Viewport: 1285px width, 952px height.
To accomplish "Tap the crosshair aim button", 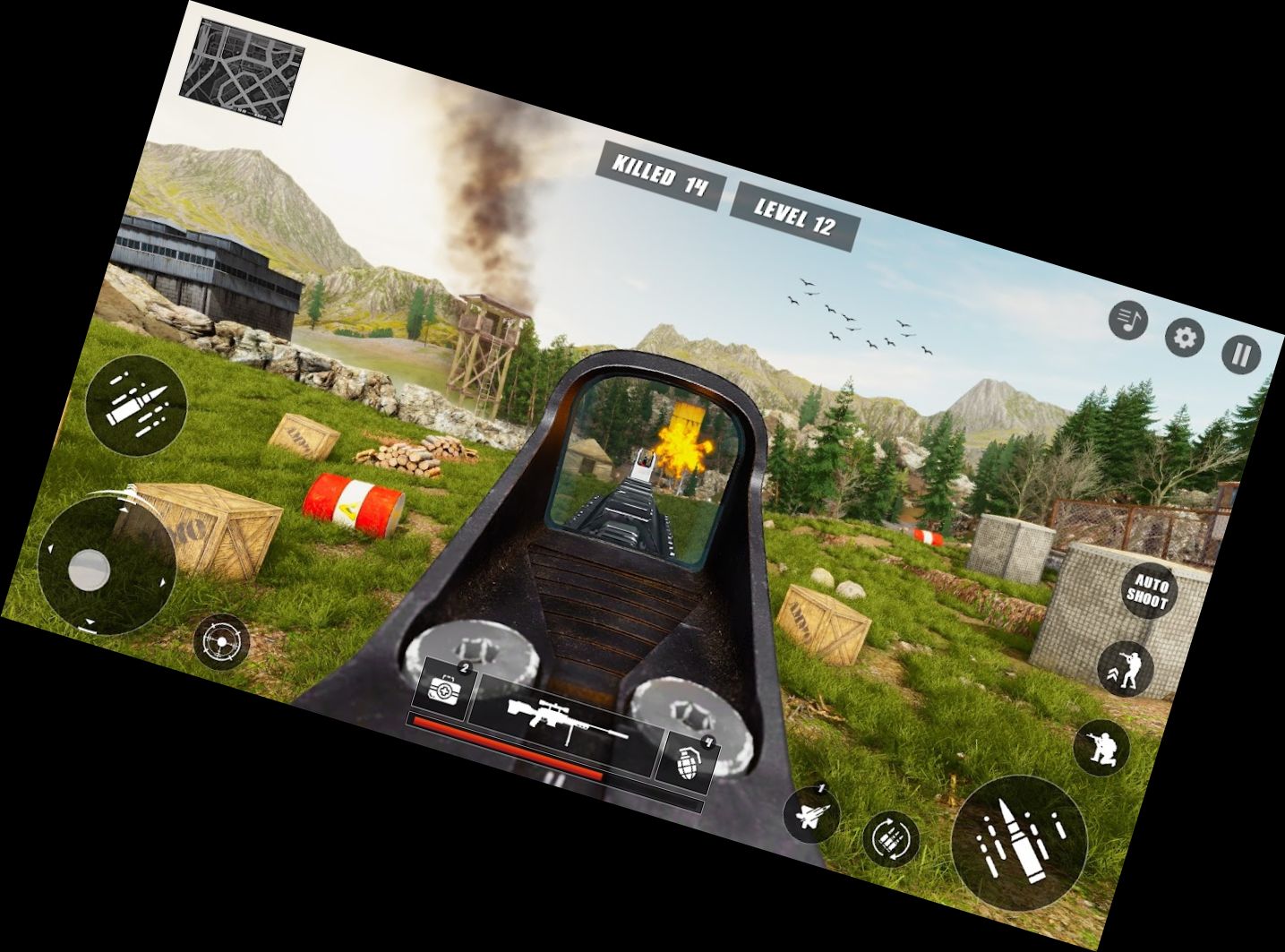I will click(221, 642).
